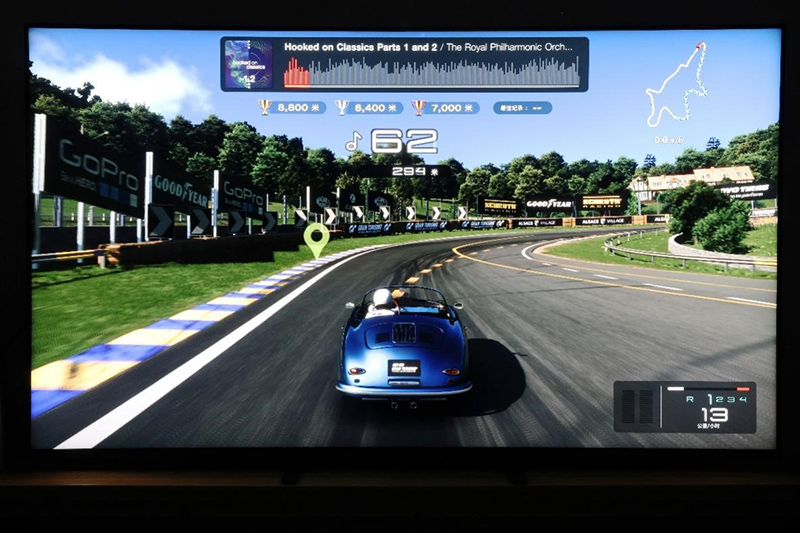
Task: Click the song title banner text
Action: pyautogui.click(x=432, y=47)
